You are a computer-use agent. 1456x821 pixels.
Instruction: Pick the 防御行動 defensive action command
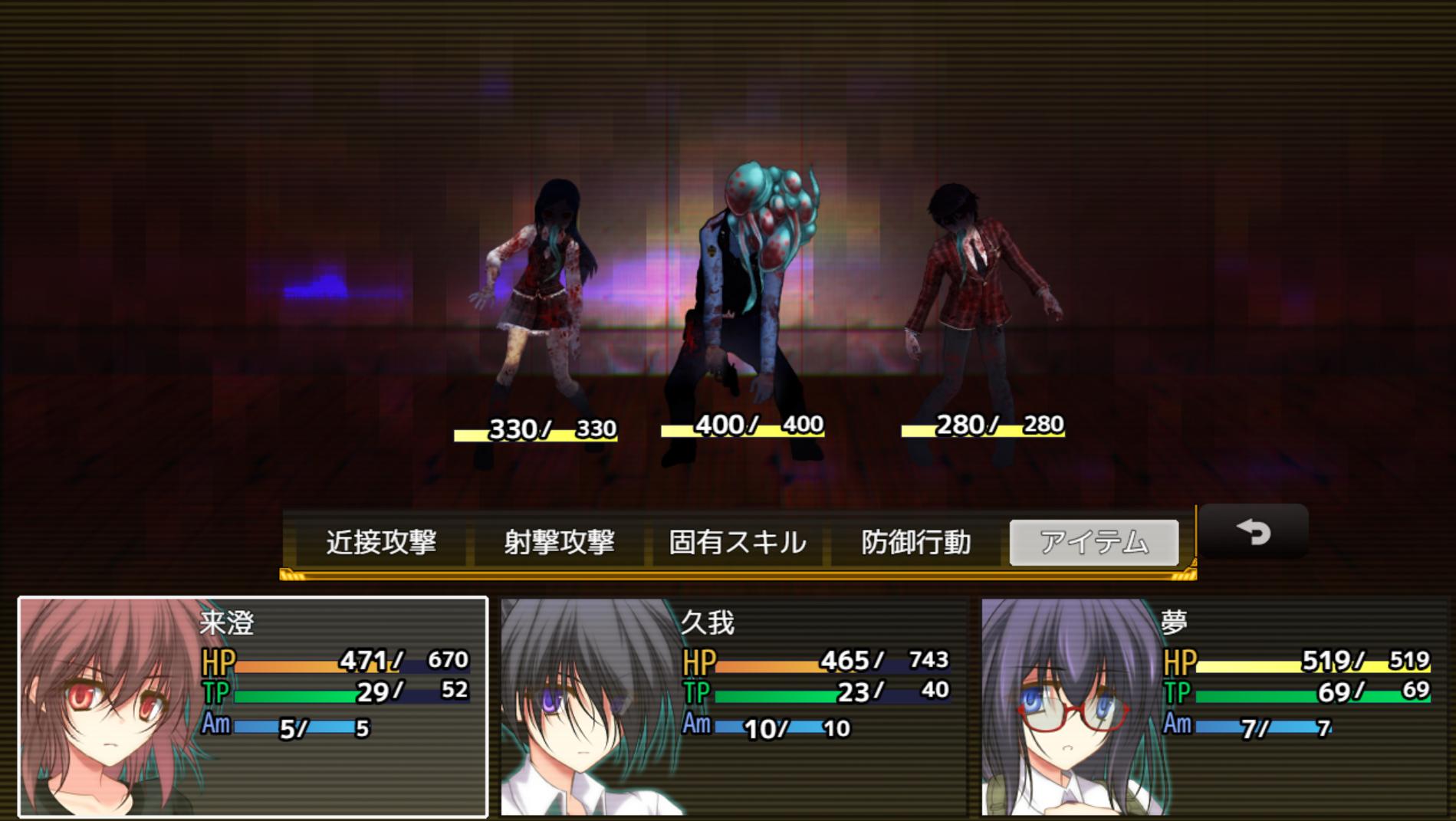click(x=915, y=542)
